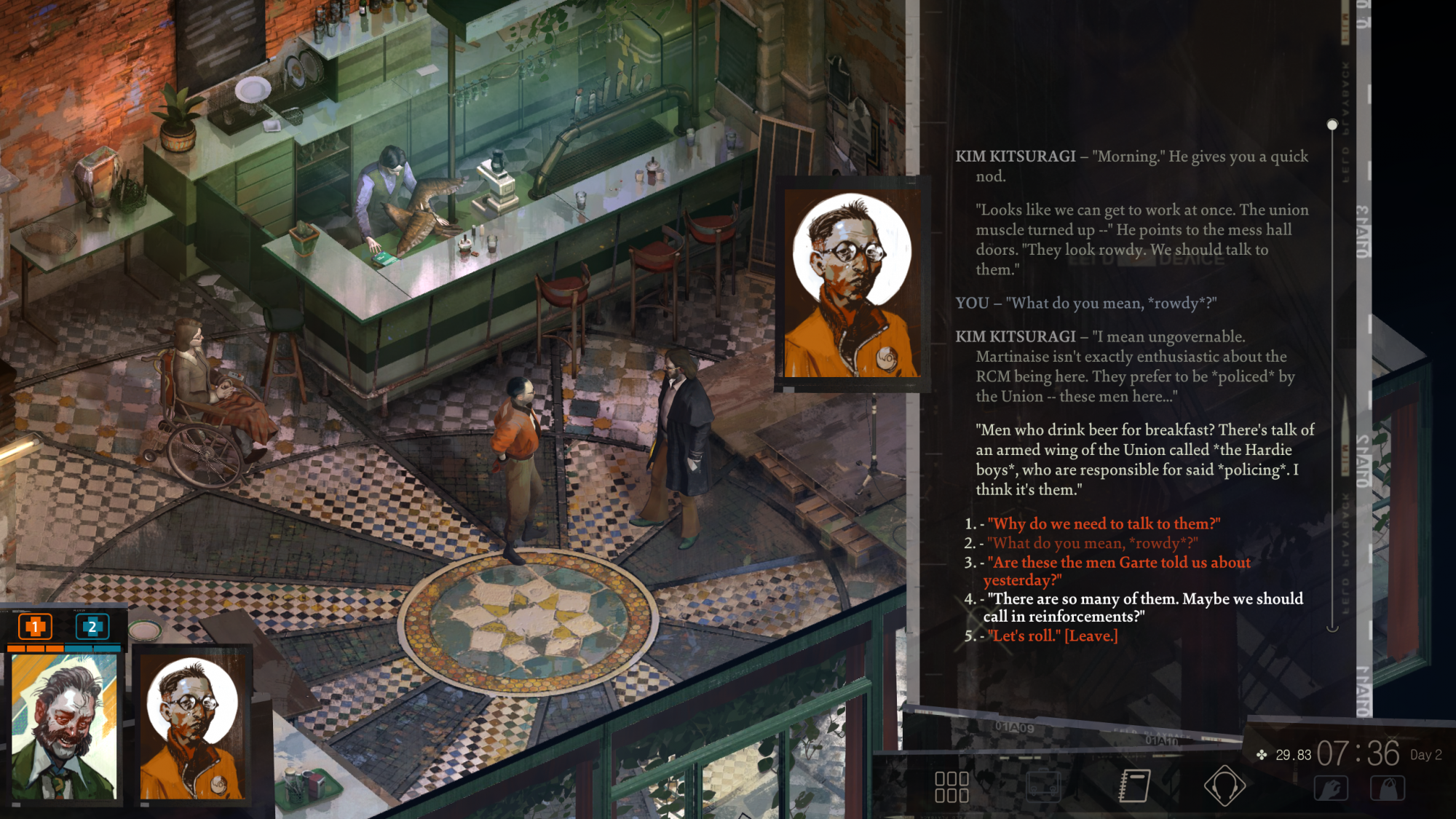
Task: Select Kim Kitsuragi's small party portrait
Action: 192,726
